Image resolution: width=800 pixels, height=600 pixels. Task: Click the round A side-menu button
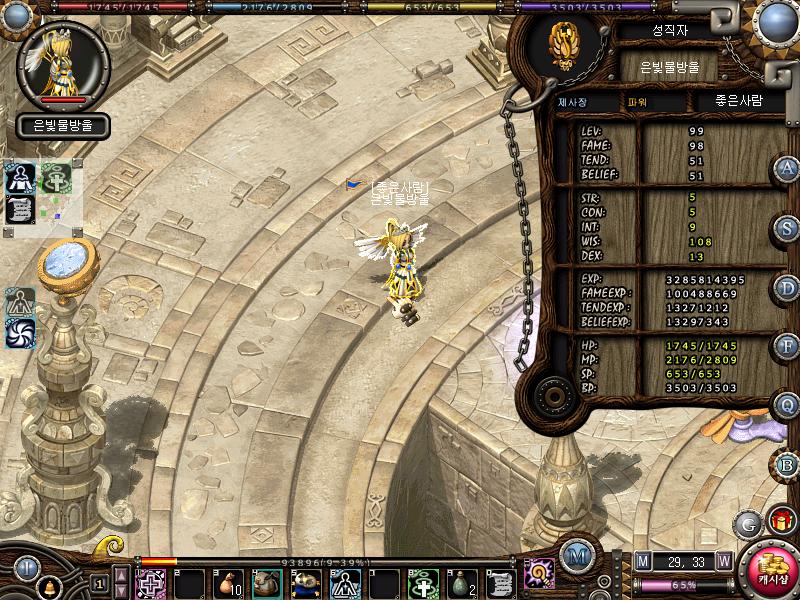[x=787, y=168]
